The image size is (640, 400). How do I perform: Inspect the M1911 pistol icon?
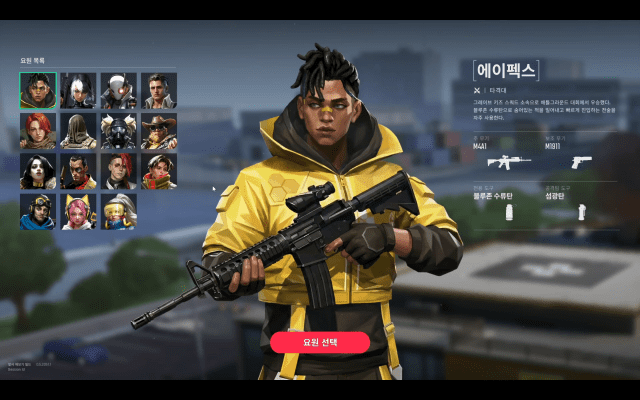click(x=582, y=162)
